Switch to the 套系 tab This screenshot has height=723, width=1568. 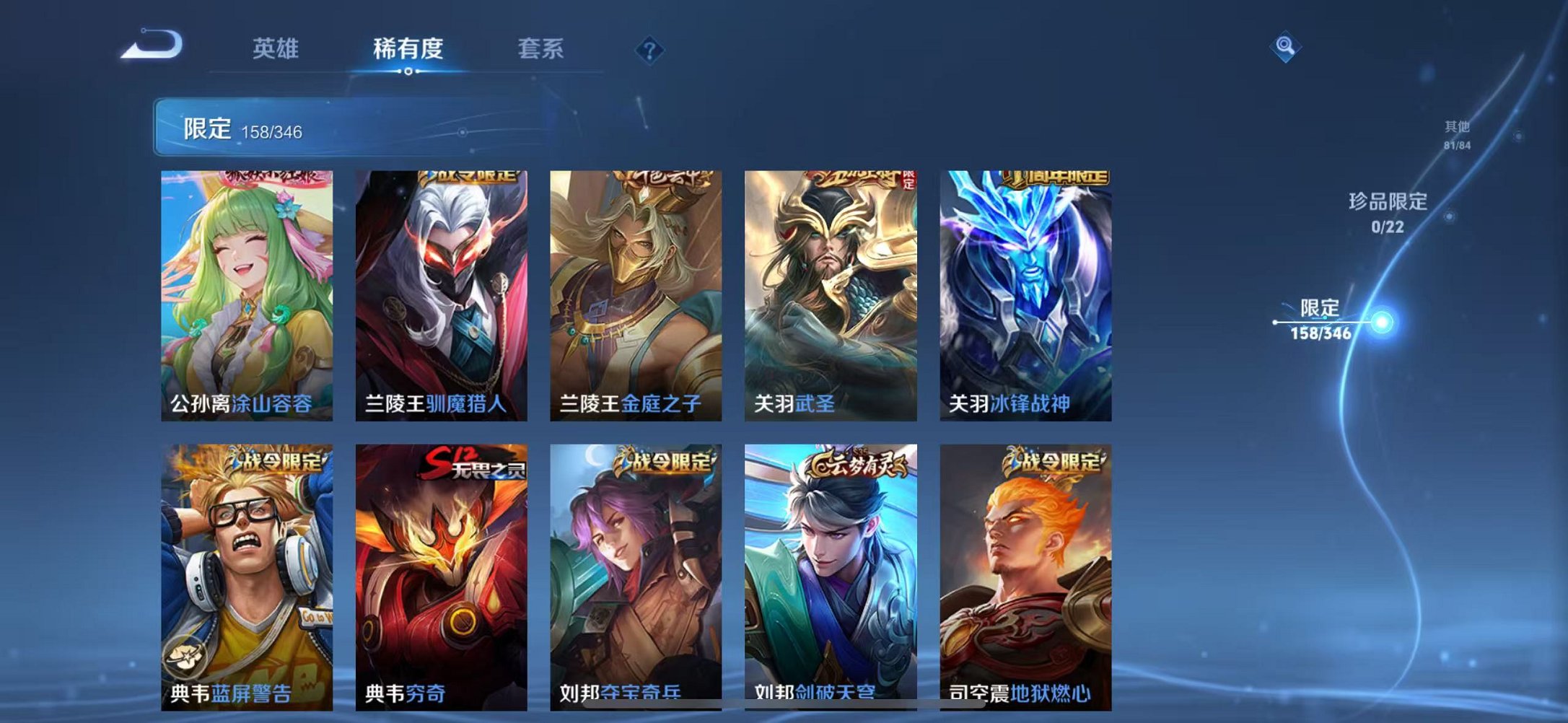pyautogui.click(x=540, y=48)
